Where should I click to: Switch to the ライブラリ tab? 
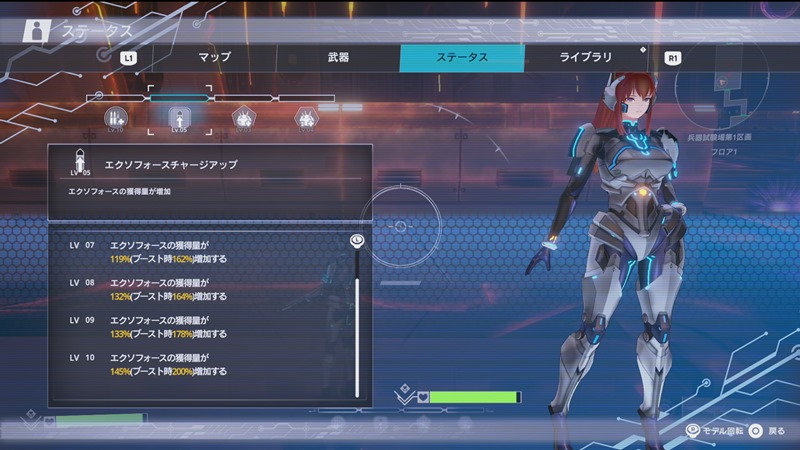[585, 57]
